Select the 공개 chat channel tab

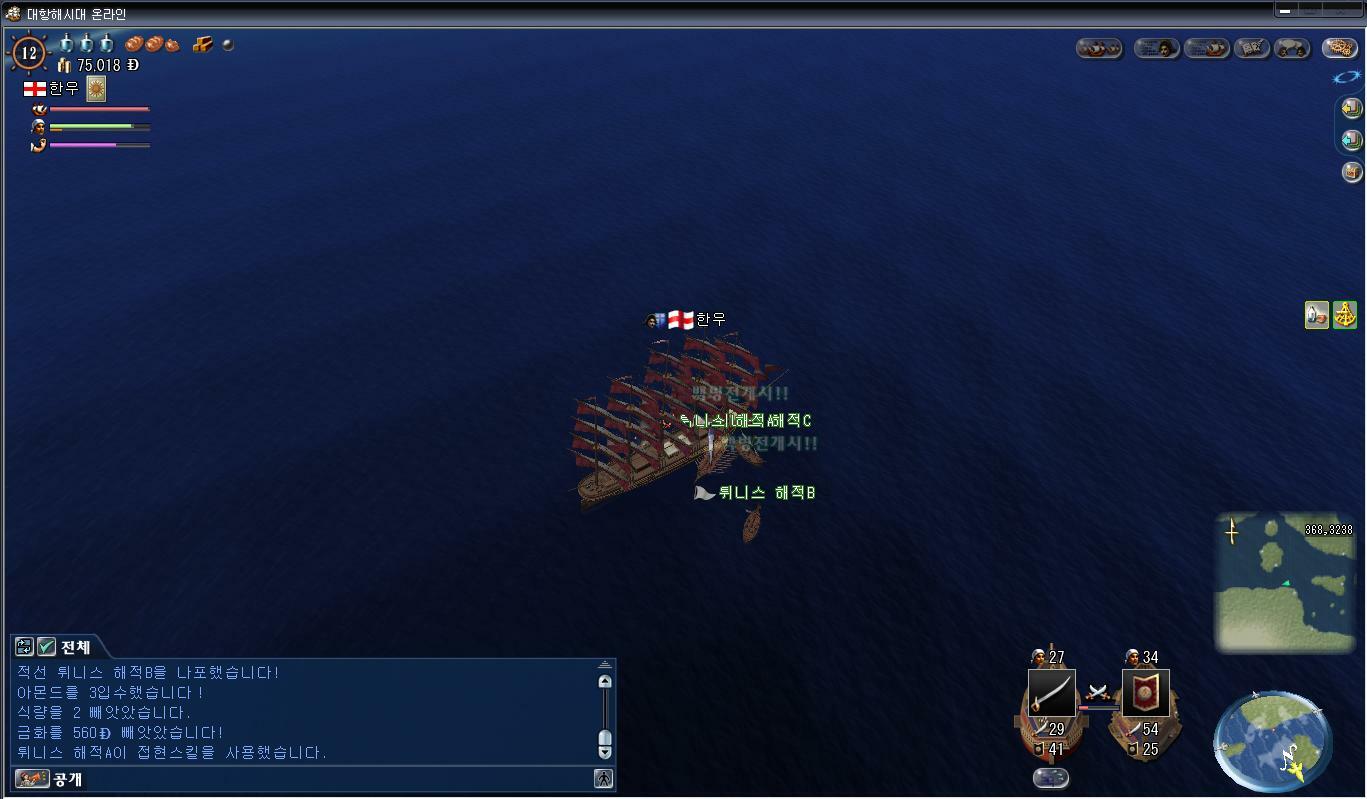(67, 780)
